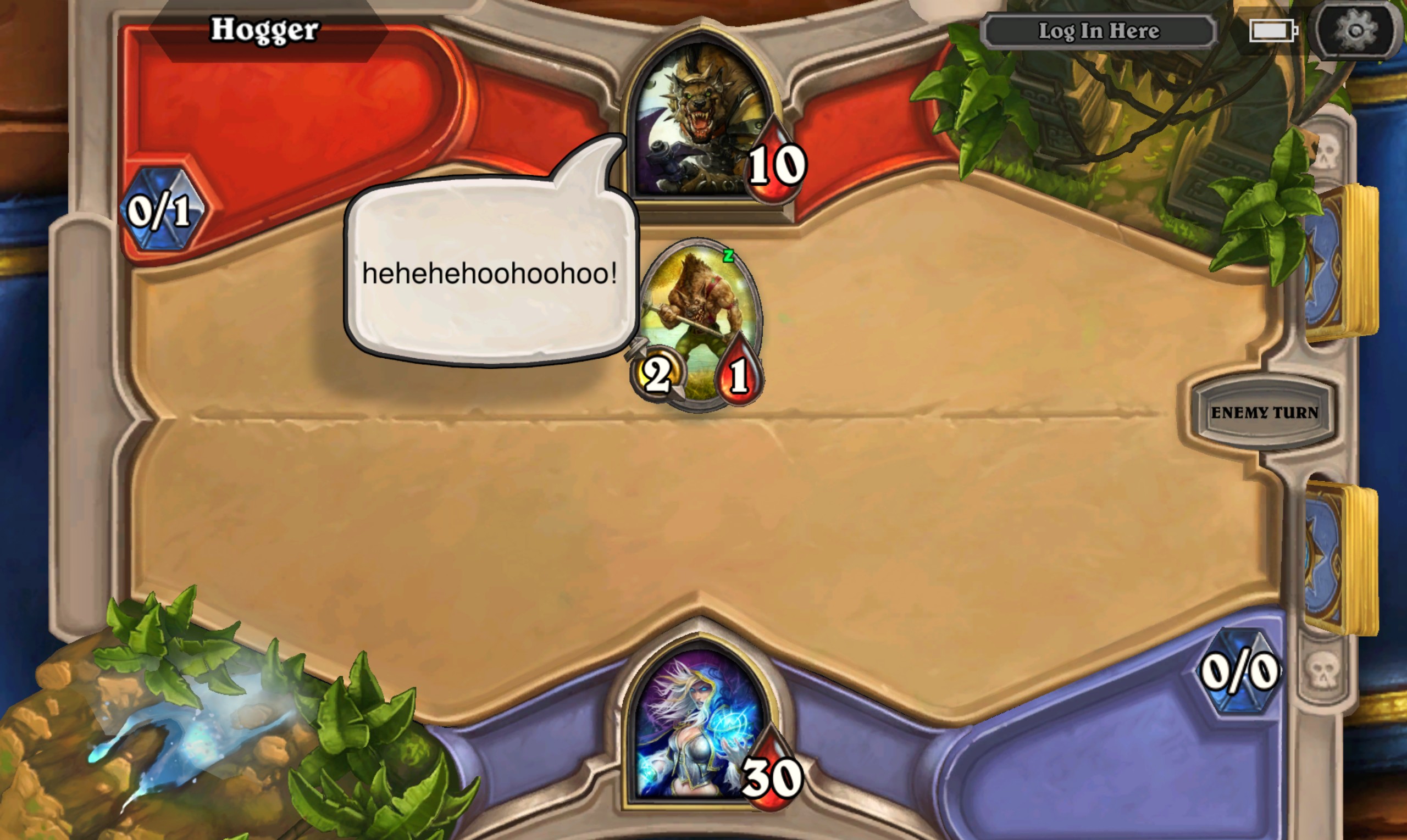The height and width of the screenshot is (840, 1407).
Task: Open the gear settings menu
Action: tap(1355, 30)
